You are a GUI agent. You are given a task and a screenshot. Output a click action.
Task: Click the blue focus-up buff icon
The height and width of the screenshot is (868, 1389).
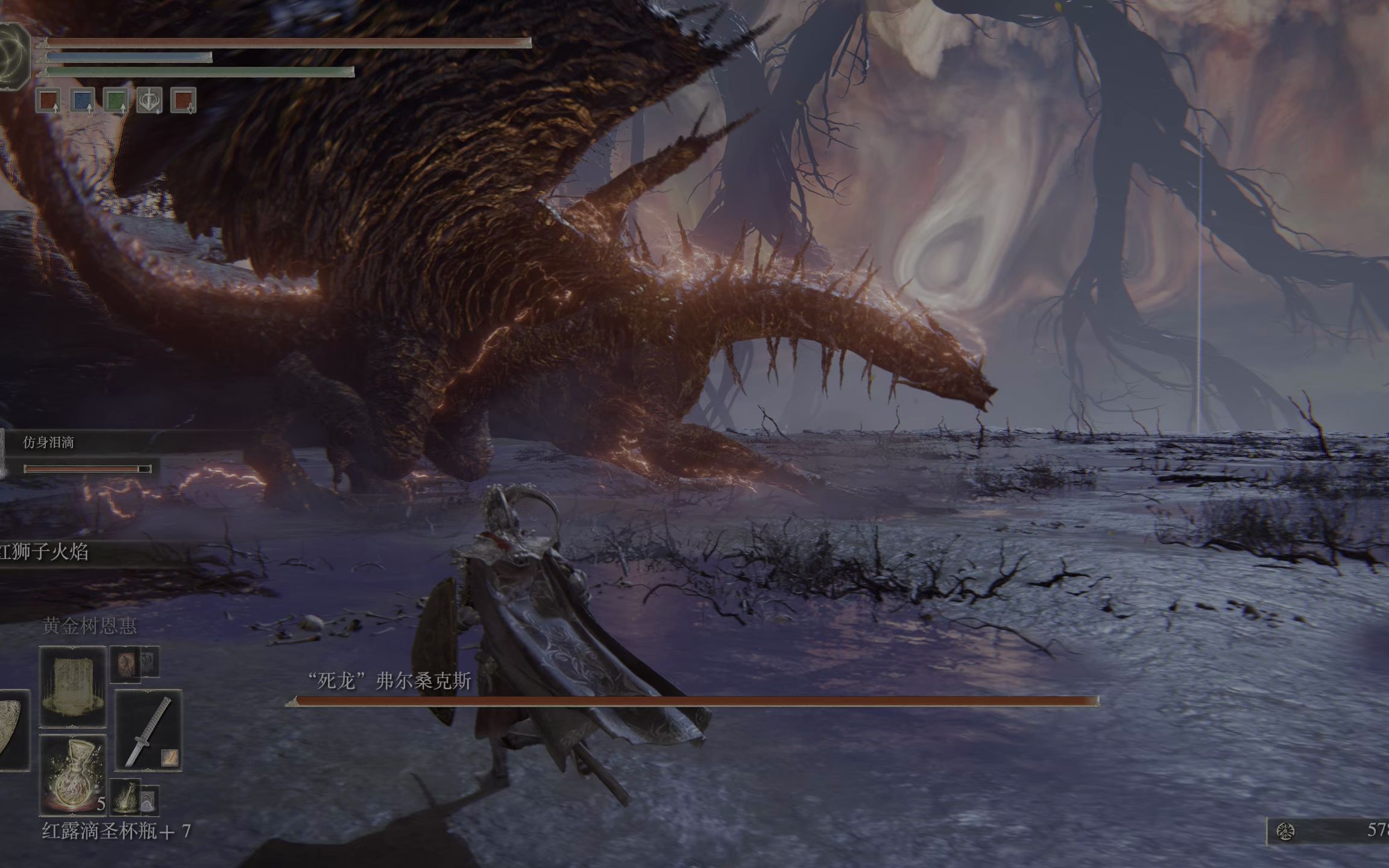pyautogui.click(x=82, y=101)
